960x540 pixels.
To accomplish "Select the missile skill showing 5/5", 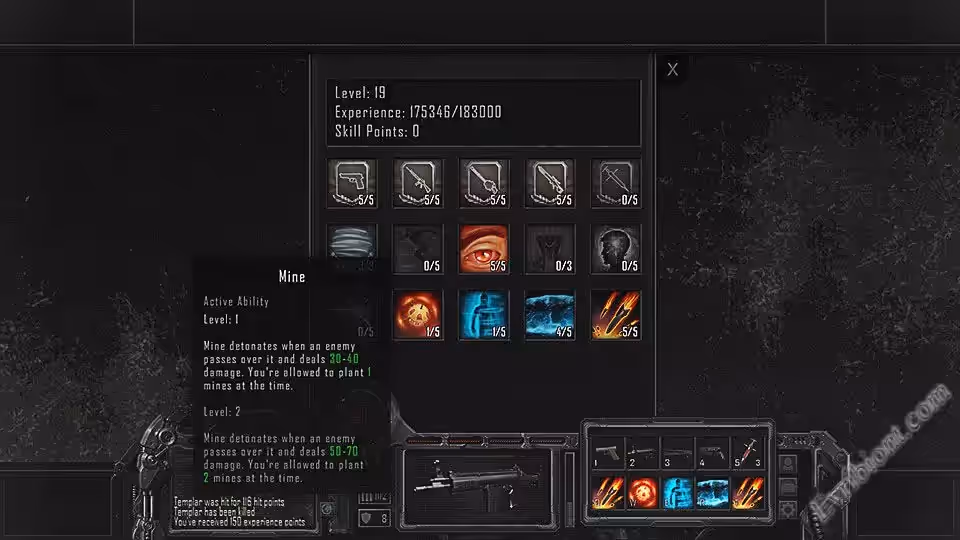I will tap(616, 315).
